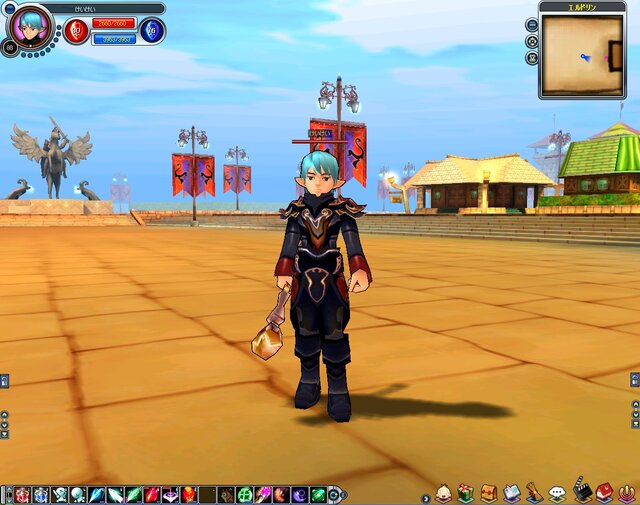The width and height of the screenshot is (640, 505).
Task: Open the character face menu icon
Action: (x=443, y=493)
